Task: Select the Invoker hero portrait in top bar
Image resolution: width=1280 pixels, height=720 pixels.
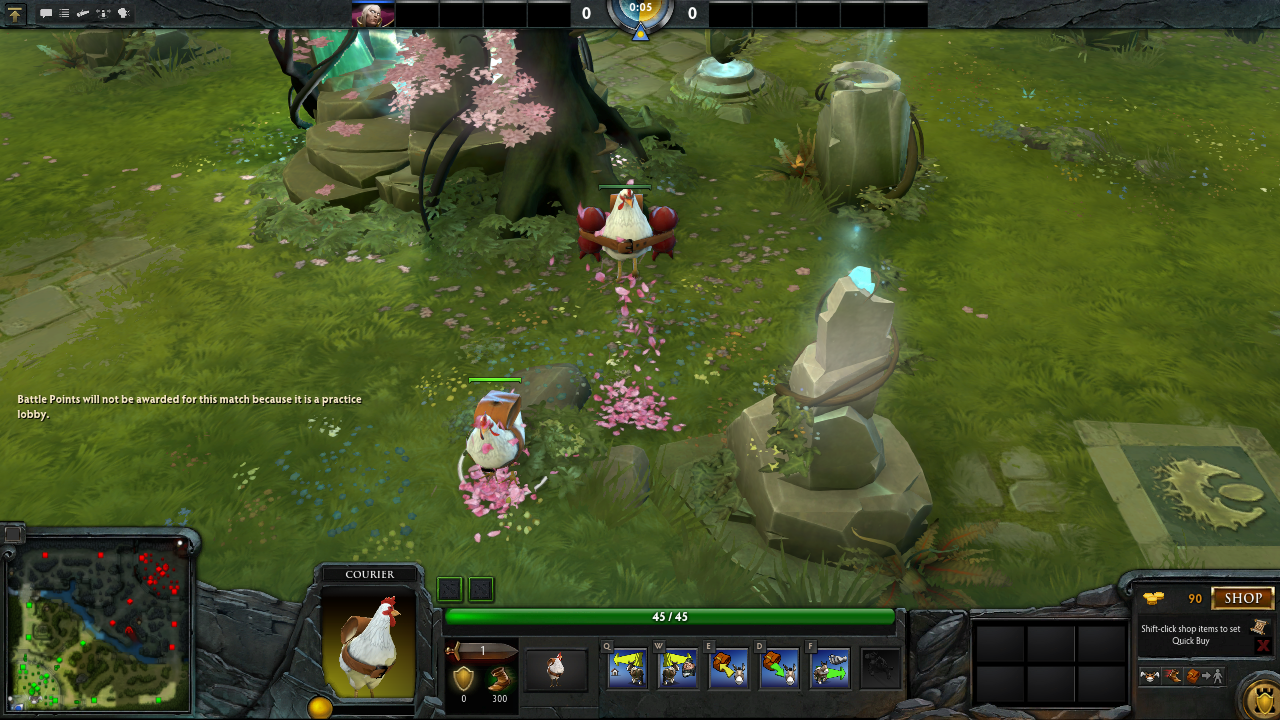Action: pyautogui.click(x=373, y=14)
